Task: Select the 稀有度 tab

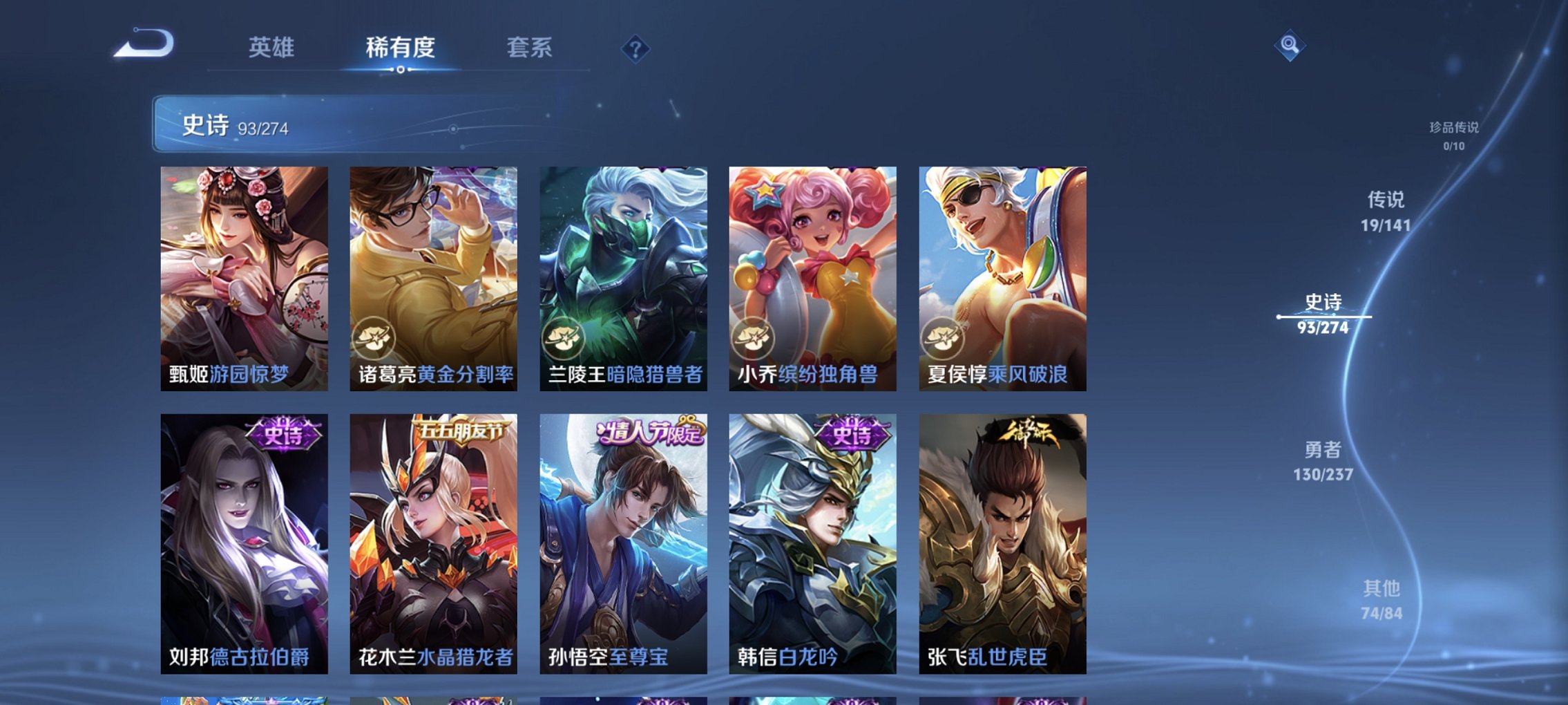Action: (399, 48)
